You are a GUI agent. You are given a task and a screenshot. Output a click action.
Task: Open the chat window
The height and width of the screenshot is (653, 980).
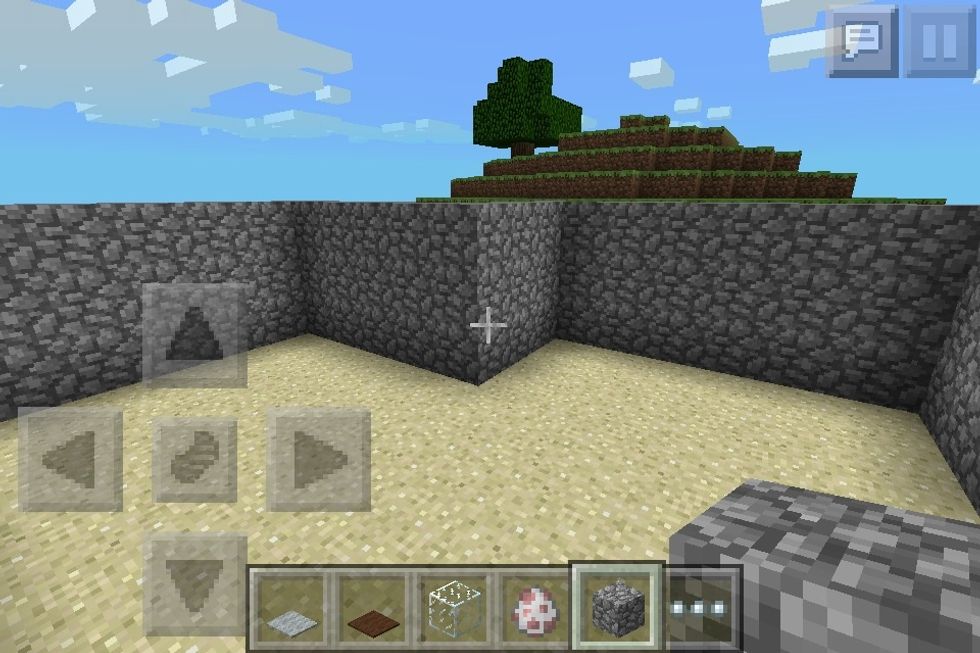(x=862, y=41)
